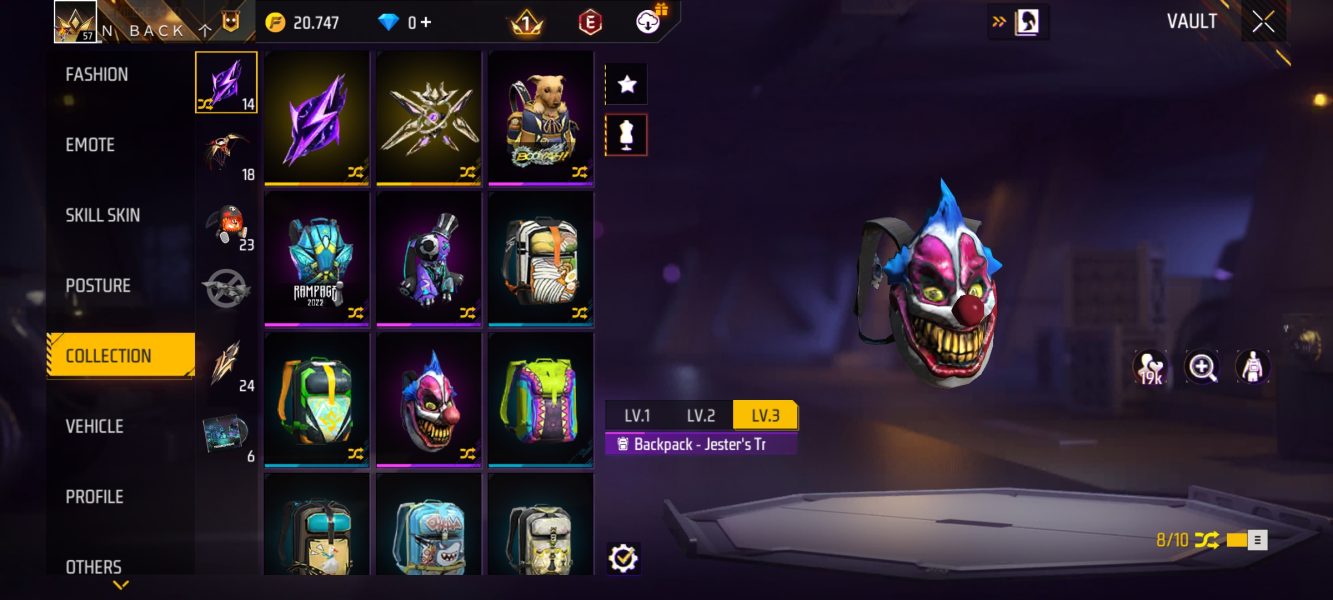The image size is (1333, 600).
Task: Open the Fashion category
Action: pyautogui.click(x=97, y=75)
